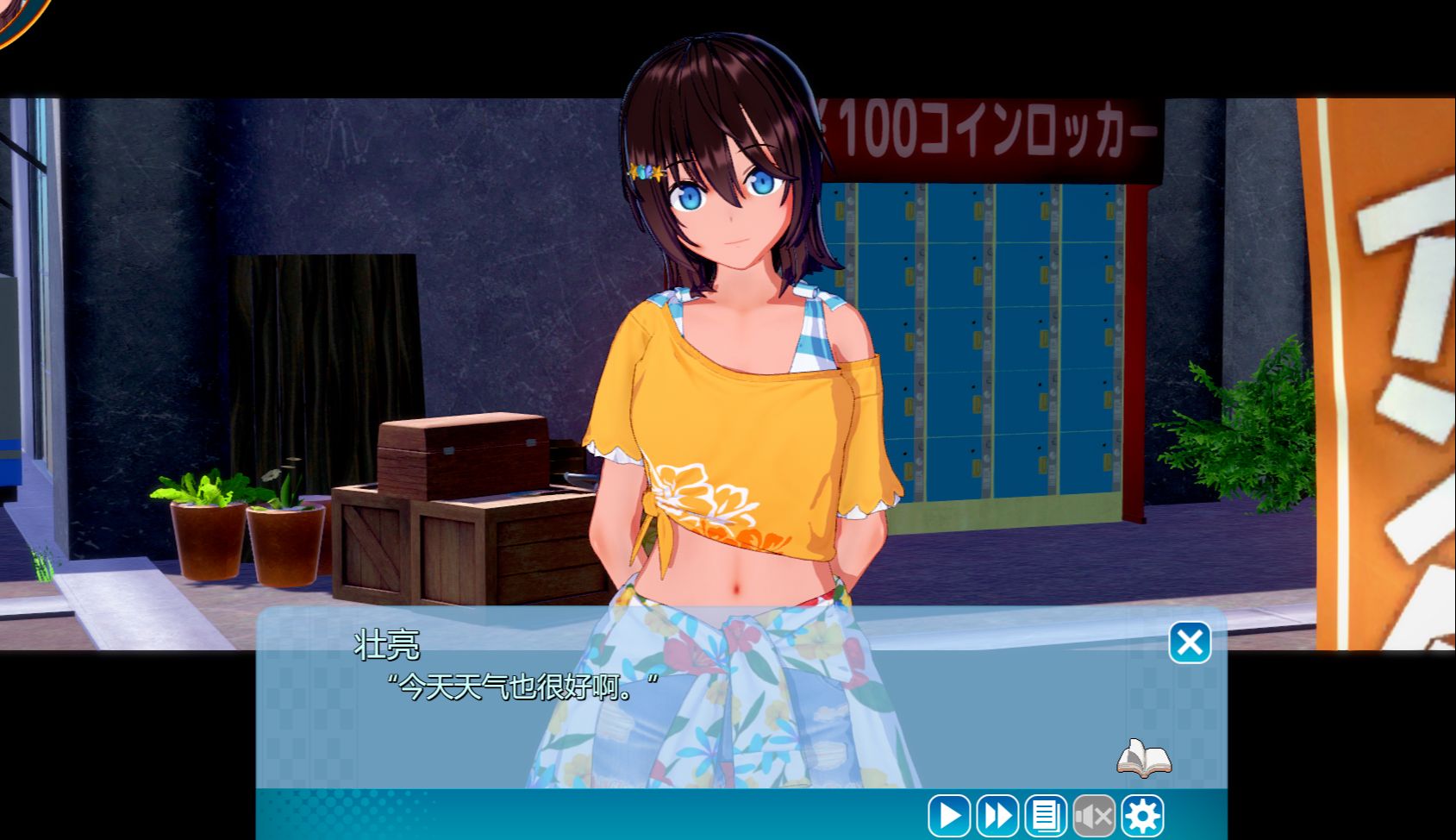Toggle the muted speaker voice button
This screenshot has height=840, width=1456.
pos(1094,816)
